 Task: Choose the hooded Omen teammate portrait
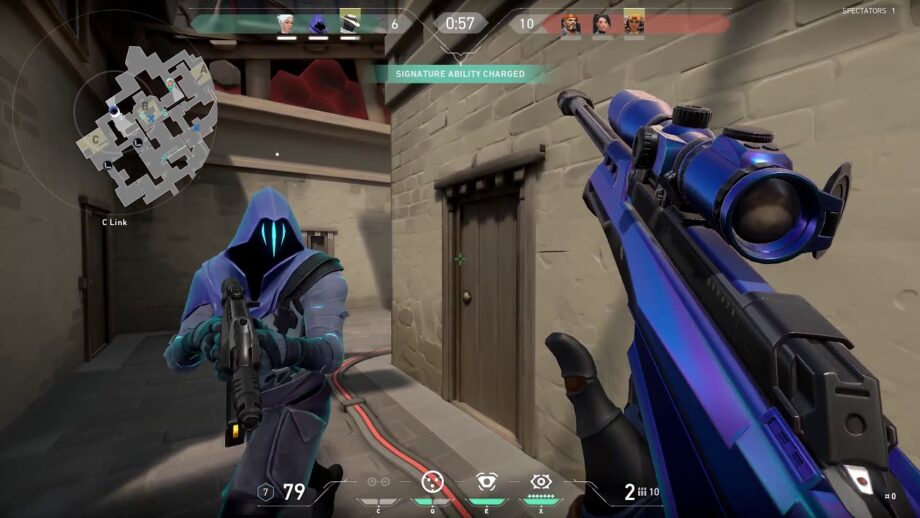[318, 23]
